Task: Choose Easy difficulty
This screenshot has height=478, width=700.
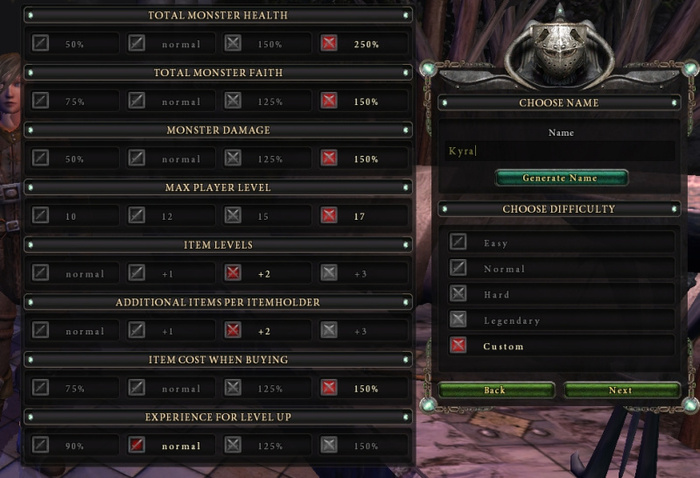Action: pyautogui.click(x=458, y=242)
